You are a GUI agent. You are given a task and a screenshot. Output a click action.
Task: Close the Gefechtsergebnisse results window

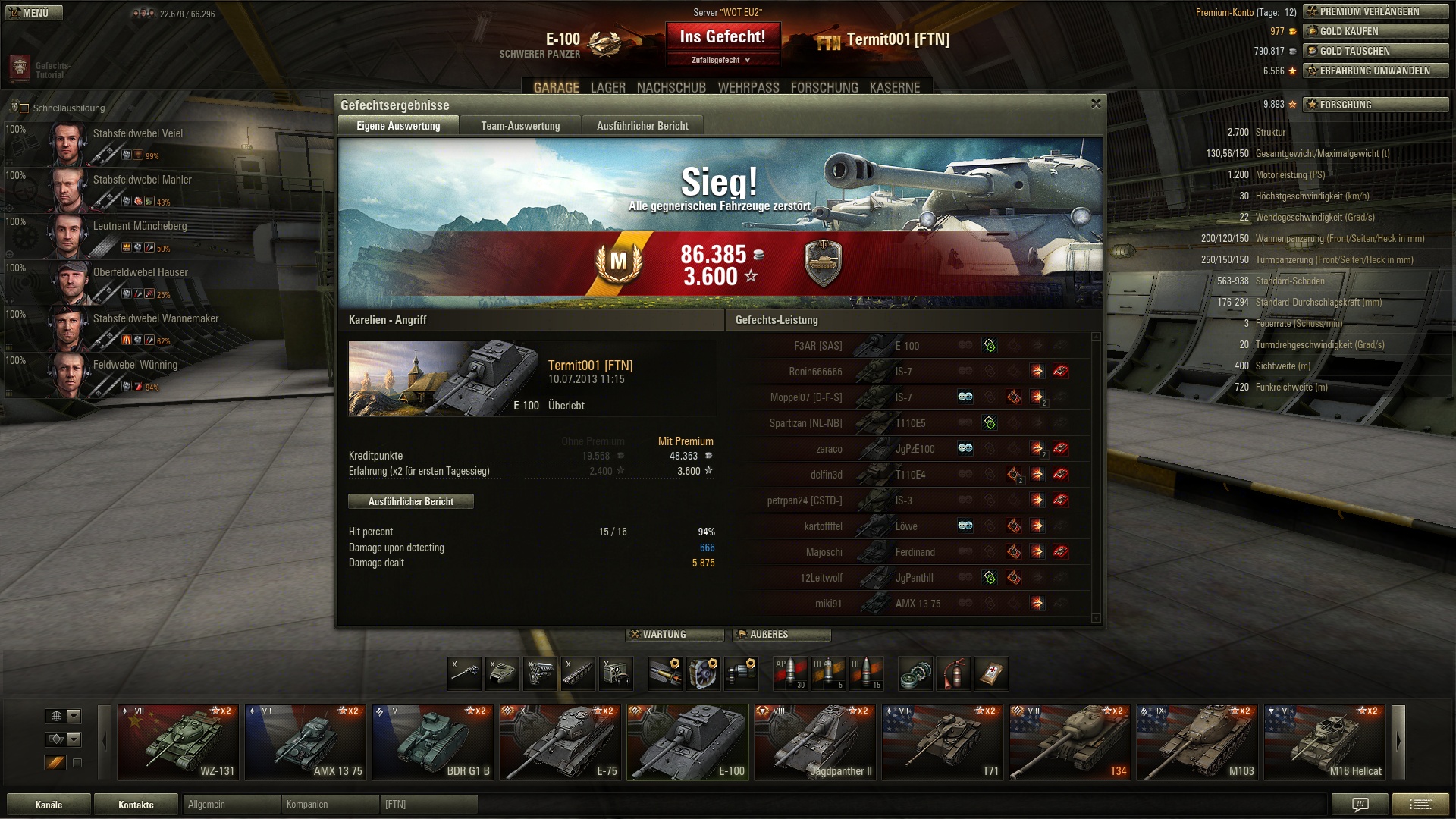[1095, 104]
